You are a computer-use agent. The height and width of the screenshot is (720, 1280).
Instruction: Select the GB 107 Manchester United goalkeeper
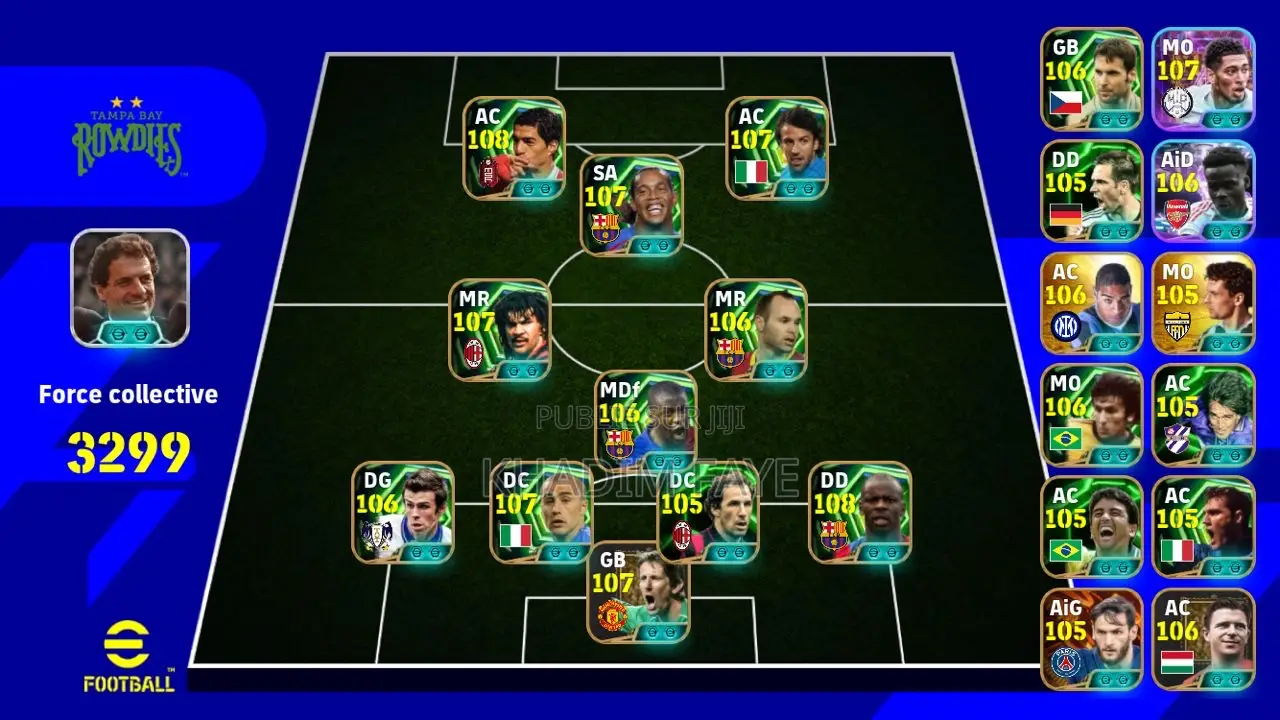638,592
